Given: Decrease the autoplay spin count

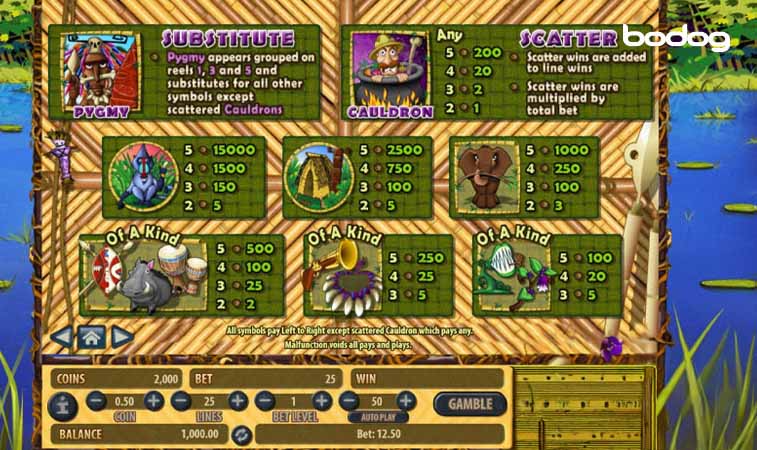Looking at the screenshot, I should (x=350, y=401).
